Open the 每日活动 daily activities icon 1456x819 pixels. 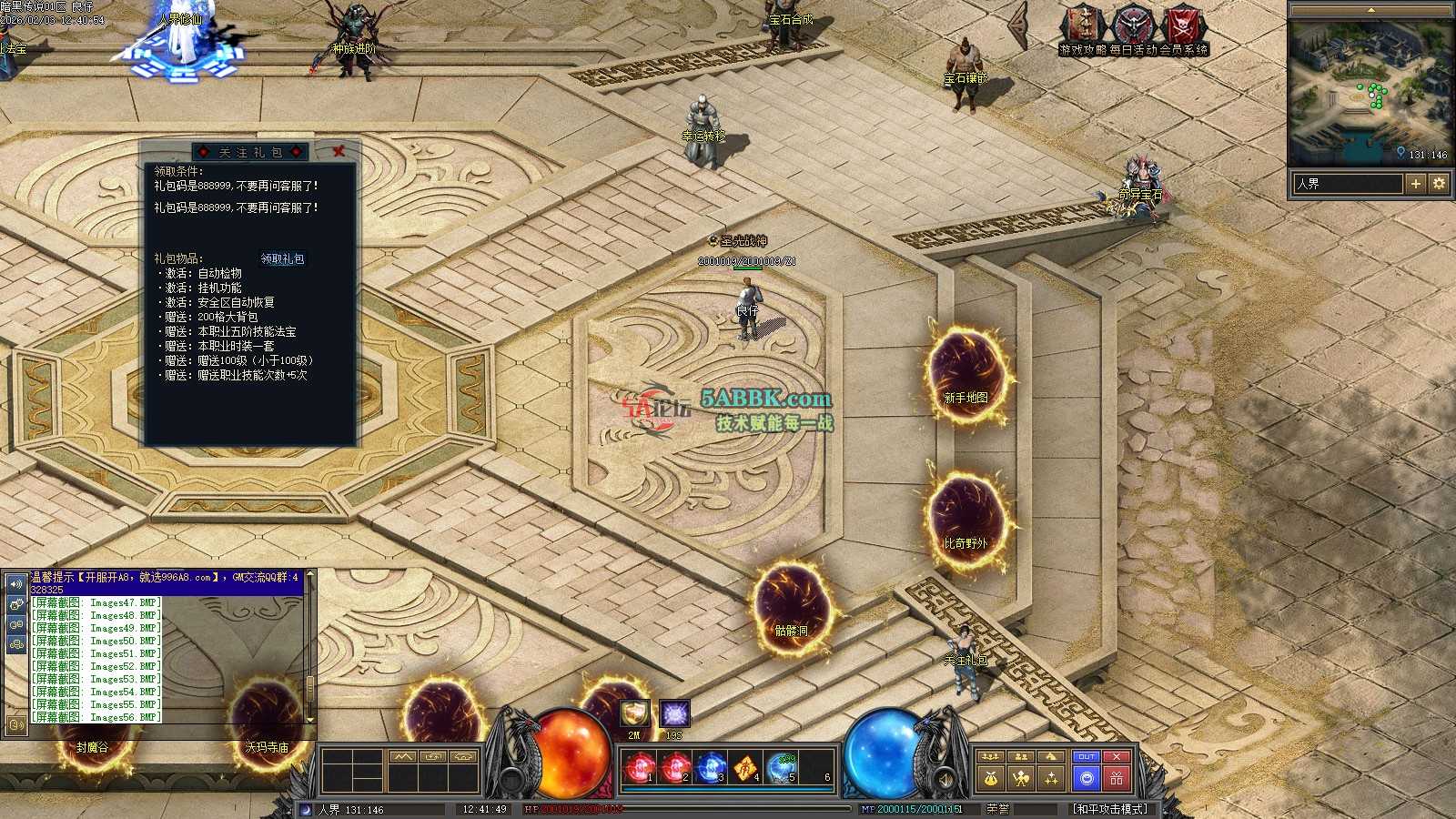click(x=1134, y=29)
